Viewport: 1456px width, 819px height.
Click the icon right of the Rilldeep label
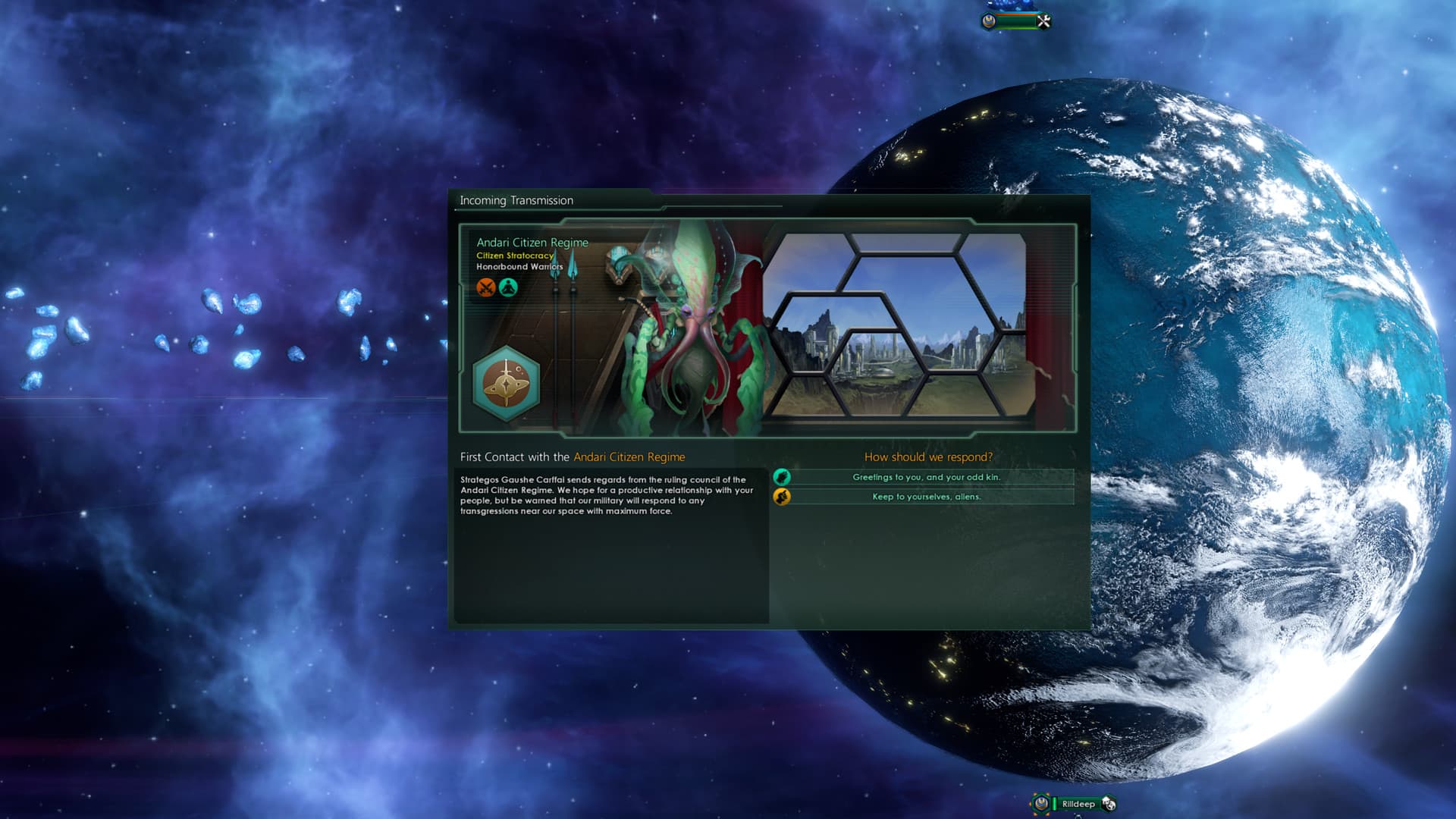coord(1109,803)
